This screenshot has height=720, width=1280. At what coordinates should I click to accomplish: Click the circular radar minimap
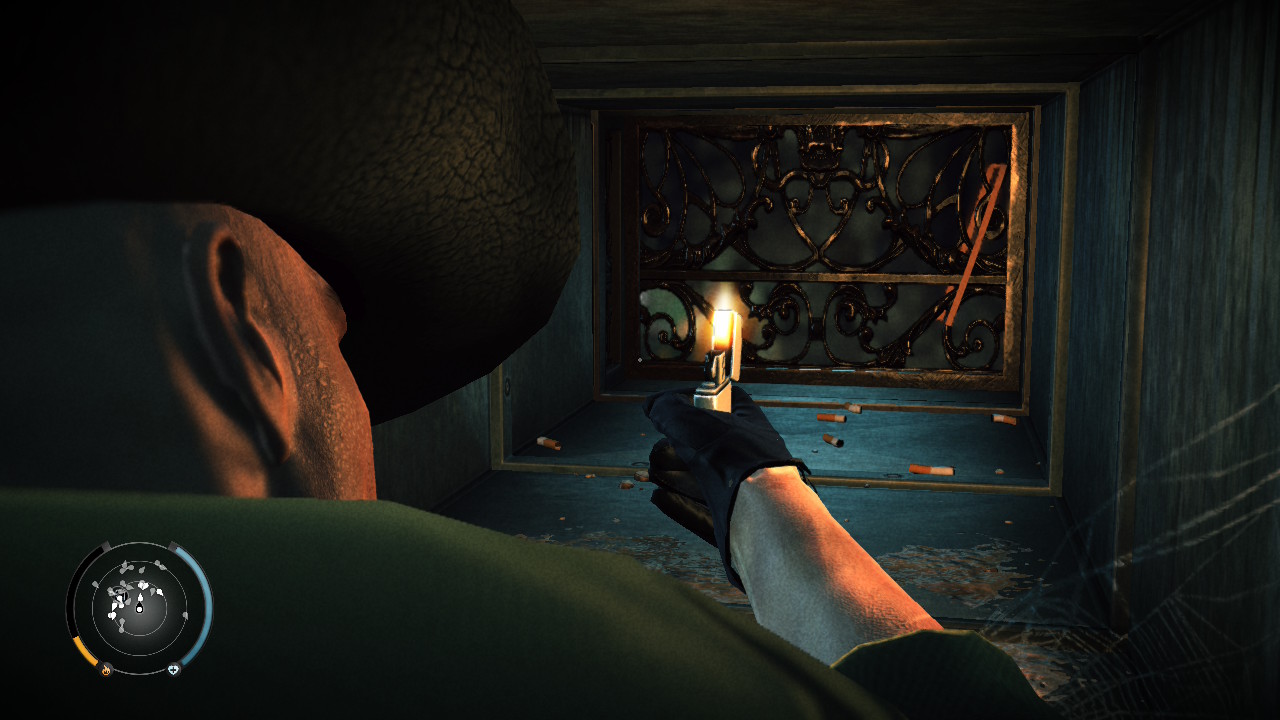(139, 605)
